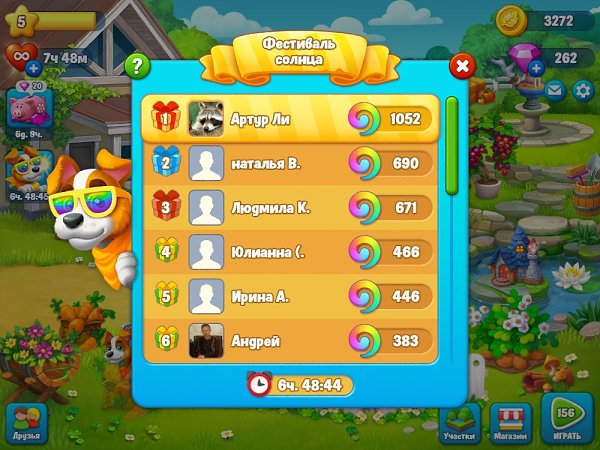600x450 pixels.
Task: Close the Фестиваль солнца leaderboard
Action: tap(461, 67)
